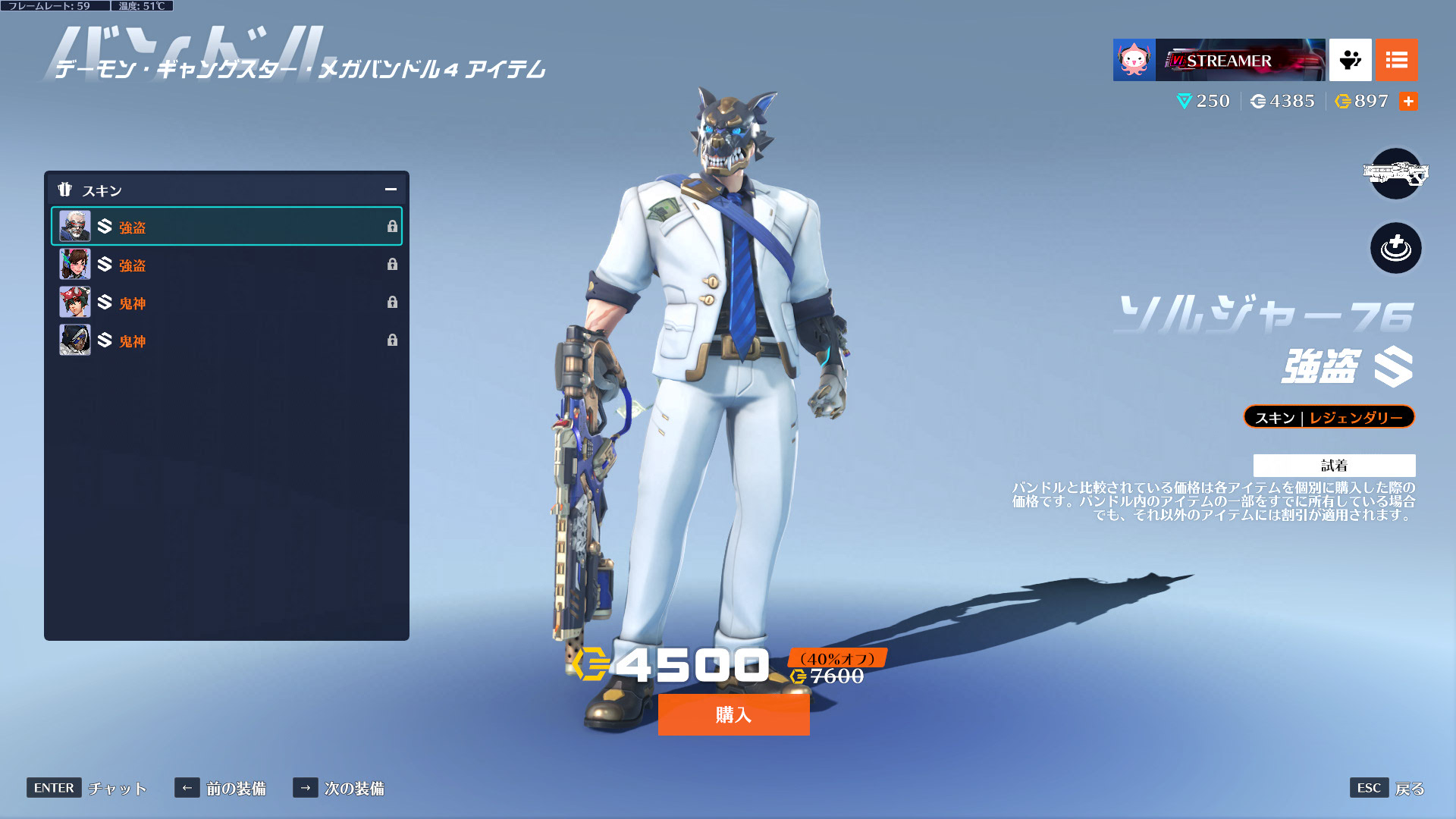Click the biotic field ability icon
The image size is (1456, 819).
(1395, 248)
